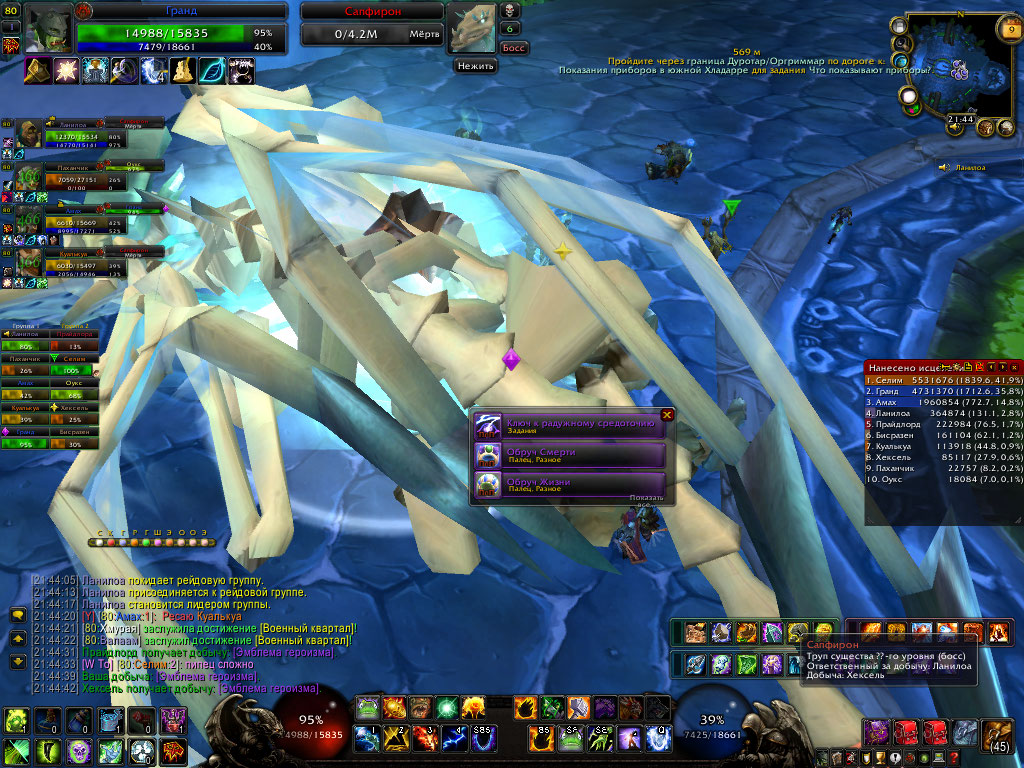The height and width of the screenshot is (768, 1024).
Task: Click the skull raid target icon
Action: [509, 10]
